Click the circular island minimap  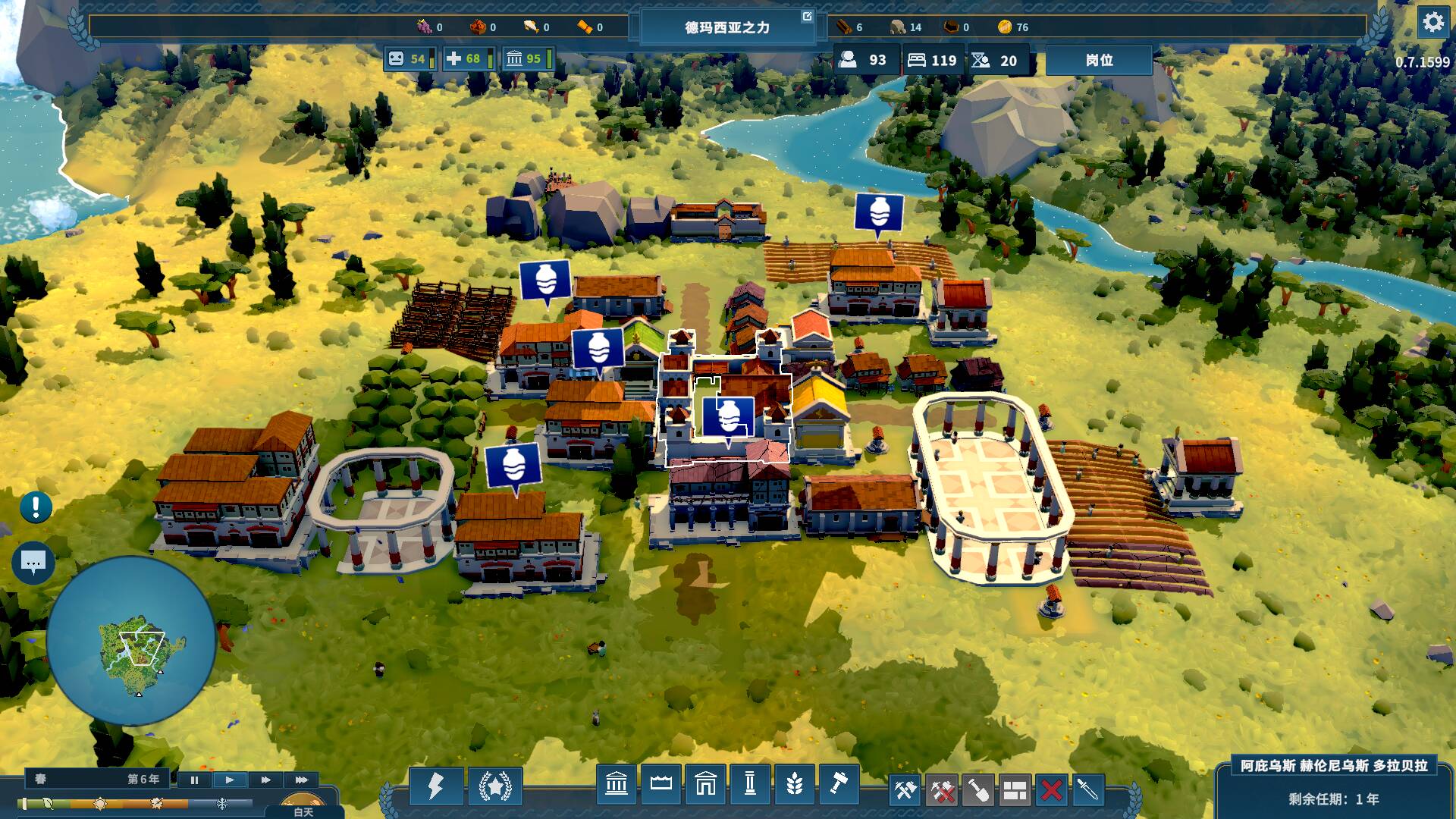[131, 641]
